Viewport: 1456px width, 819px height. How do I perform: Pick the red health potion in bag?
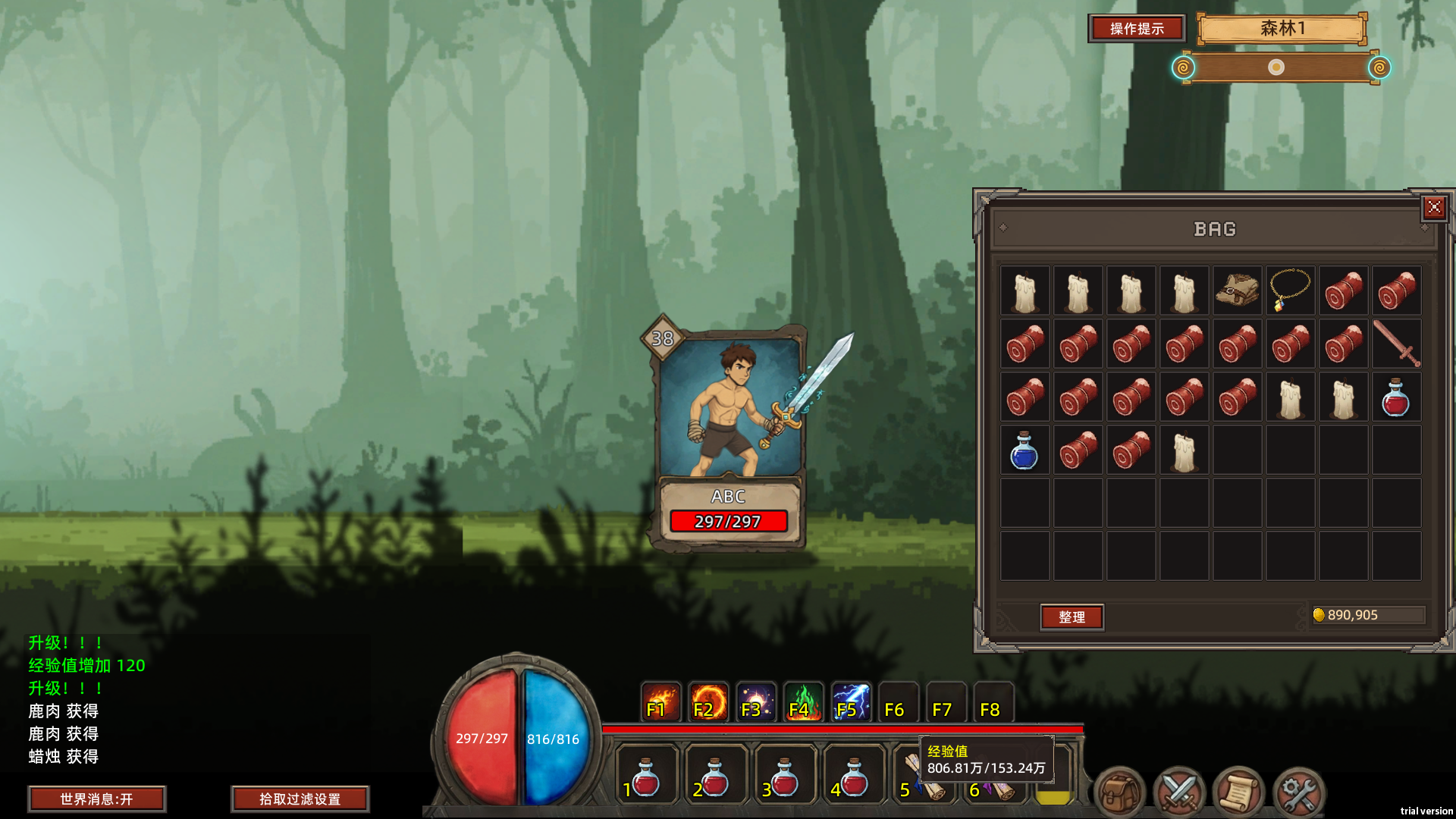click(1396, 397)
